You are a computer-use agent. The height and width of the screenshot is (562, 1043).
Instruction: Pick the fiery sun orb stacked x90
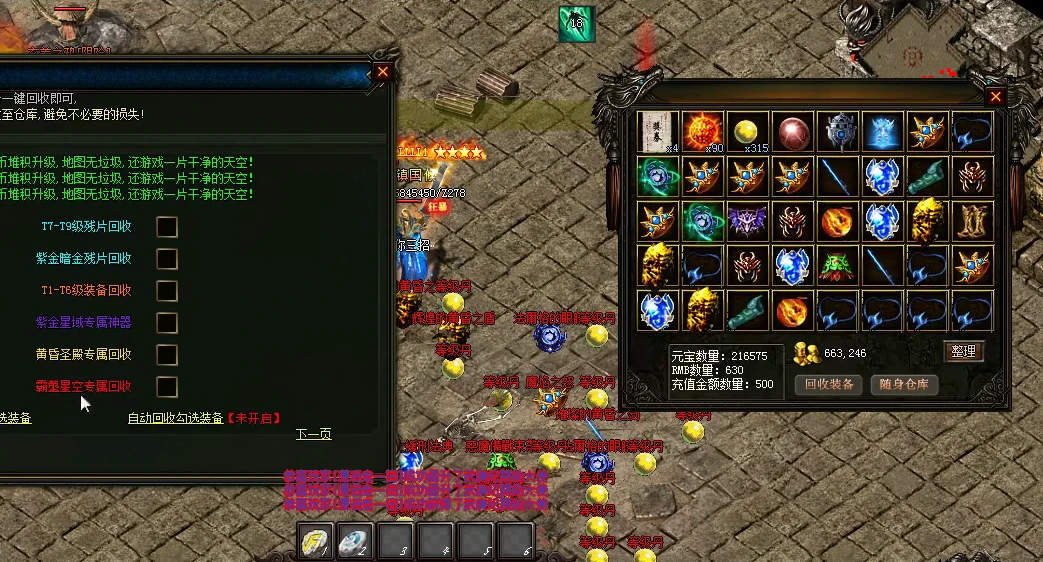[x=704, y=132]
